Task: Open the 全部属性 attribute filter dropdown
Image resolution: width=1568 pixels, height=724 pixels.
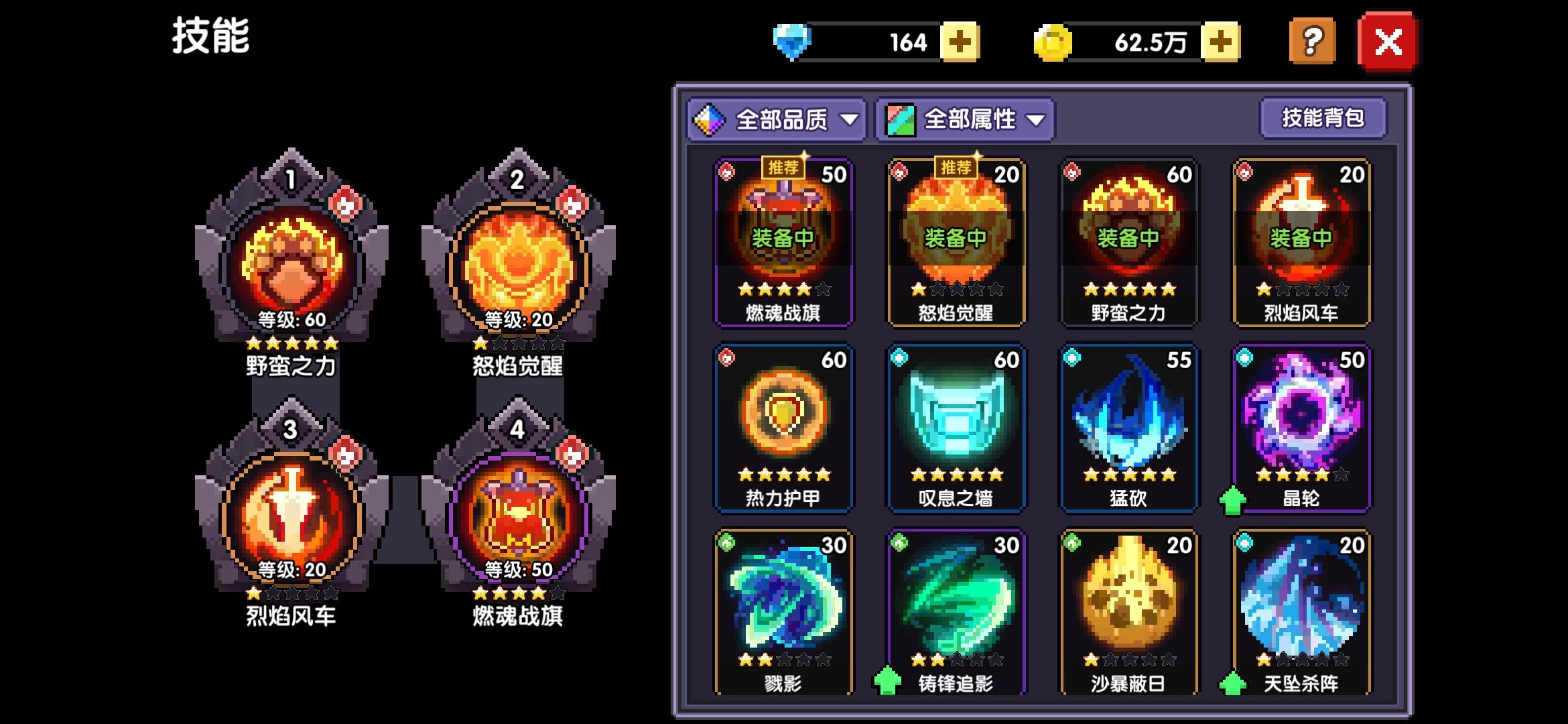Action: point(965,118)
